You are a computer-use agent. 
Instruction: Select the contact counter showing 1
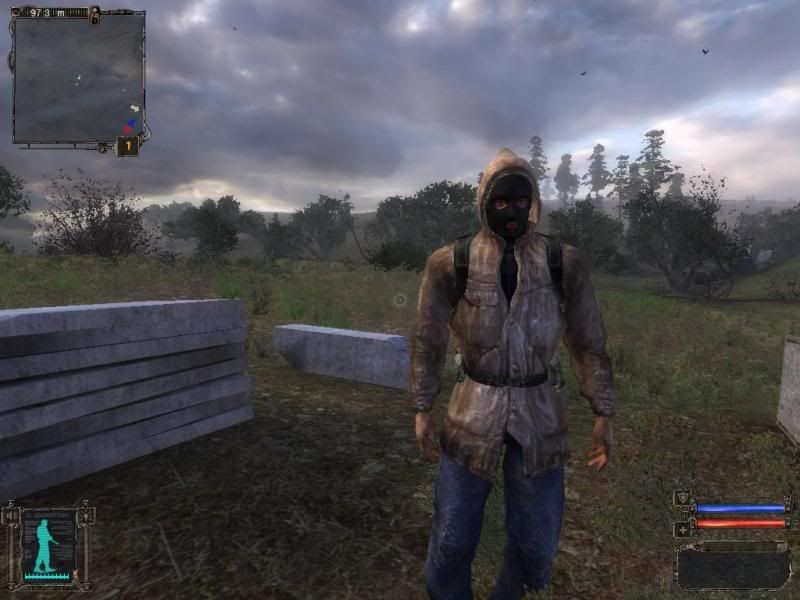click(x=128, y=146)
